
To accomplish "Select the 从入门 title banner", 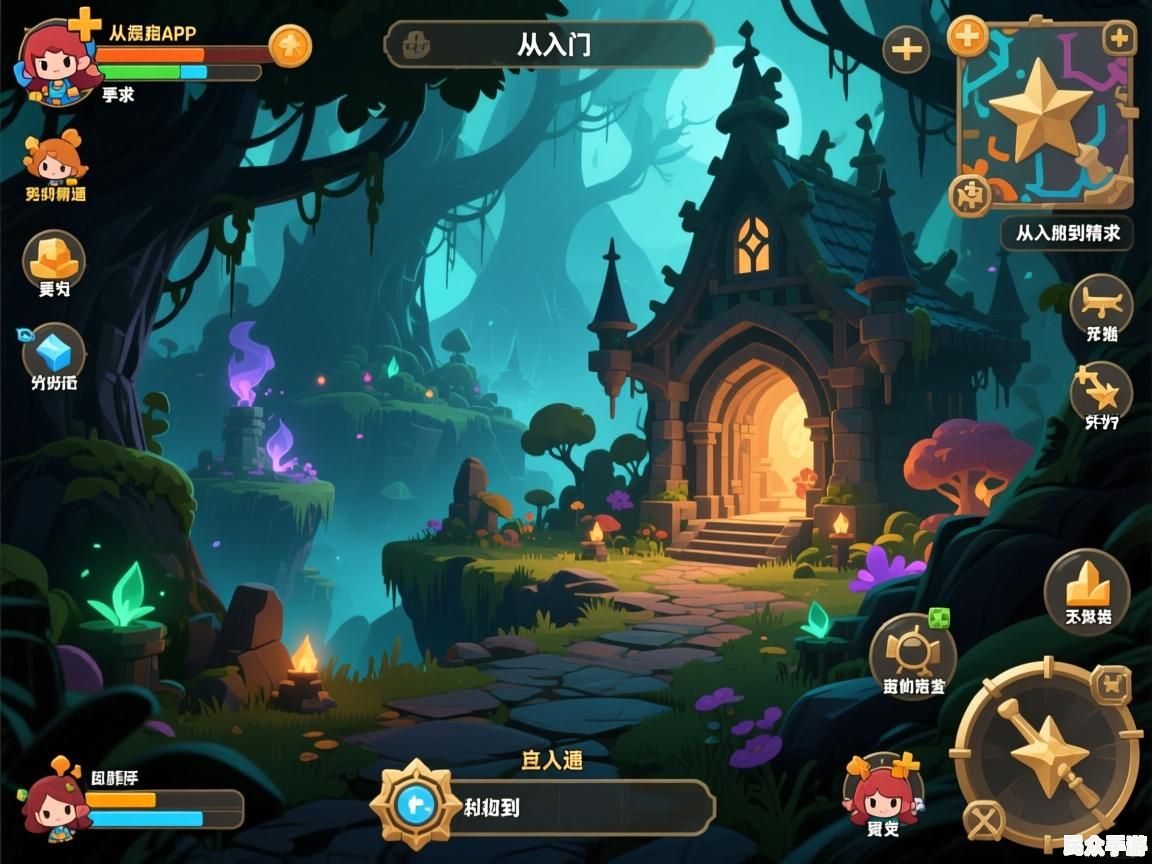I will click(548, 44).
